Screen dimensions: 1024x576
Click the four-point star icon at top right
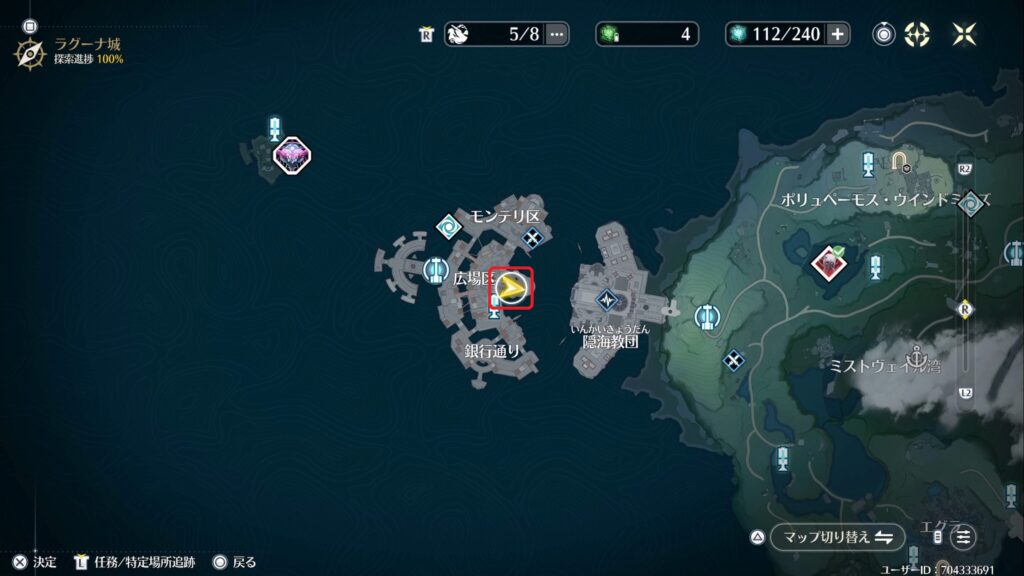(964, 34)
